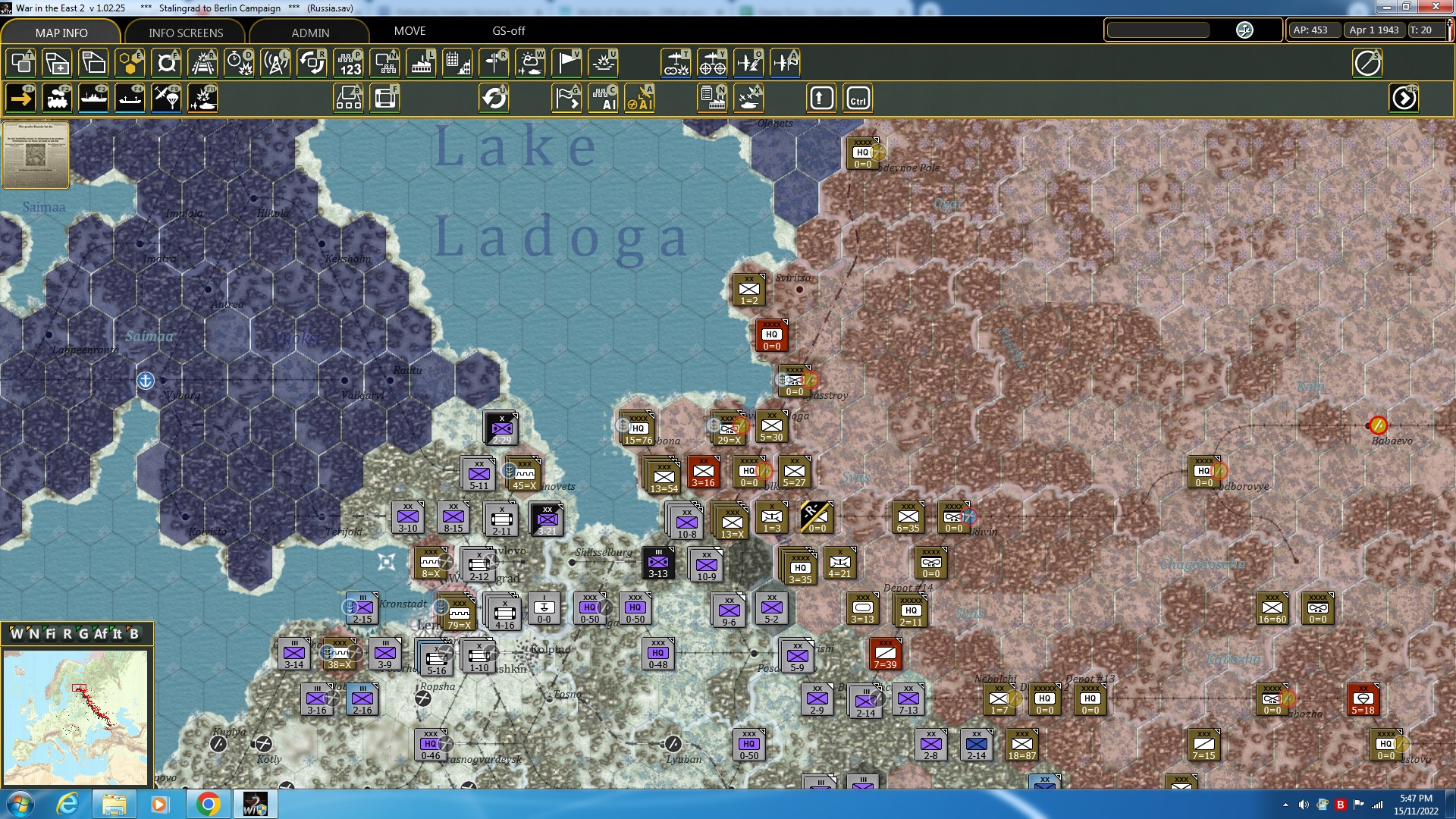Click the undo circular arrow icon
Viewport: 1456px width, 819px height.
(494, 98)
